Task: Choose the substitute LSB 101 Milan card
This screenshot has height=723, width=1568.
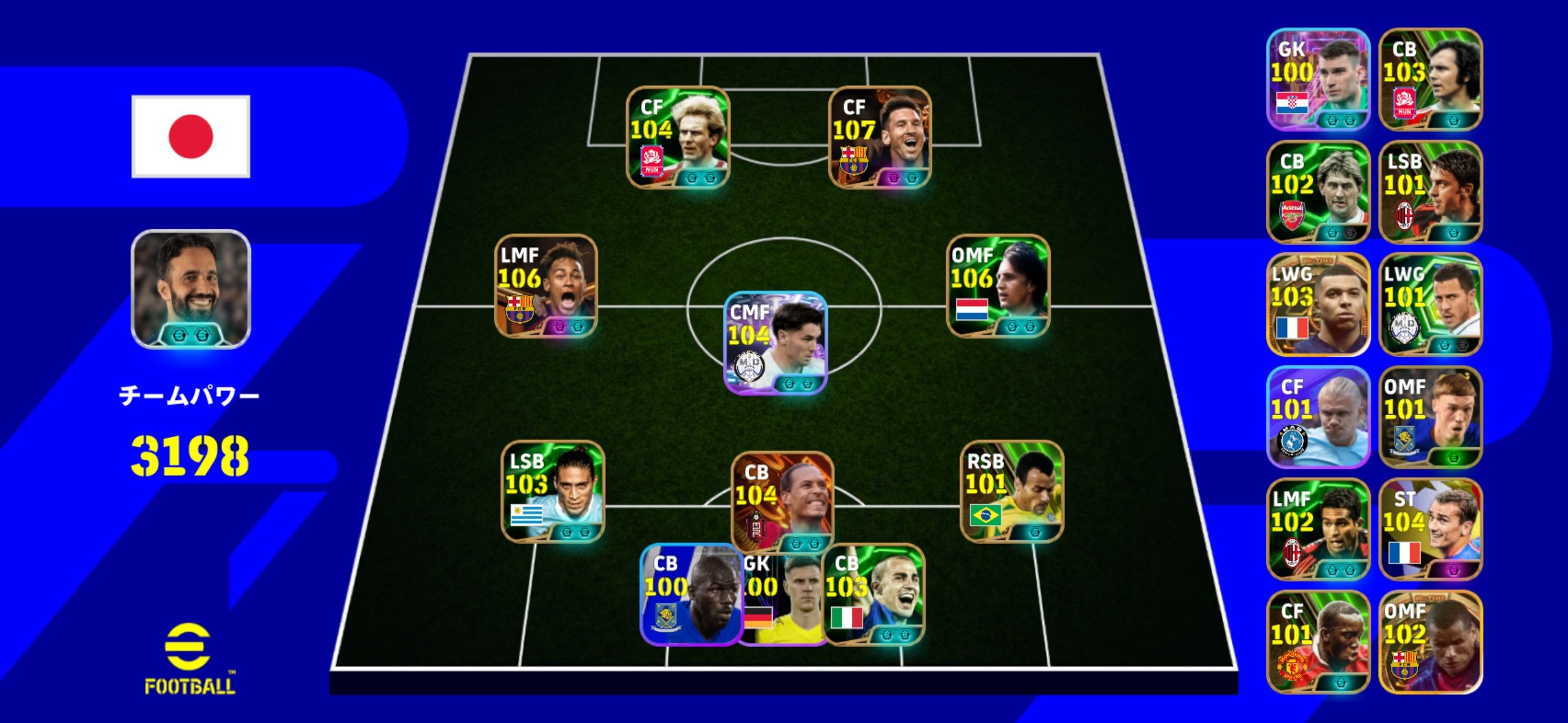Action: [x=1431, y=192]
